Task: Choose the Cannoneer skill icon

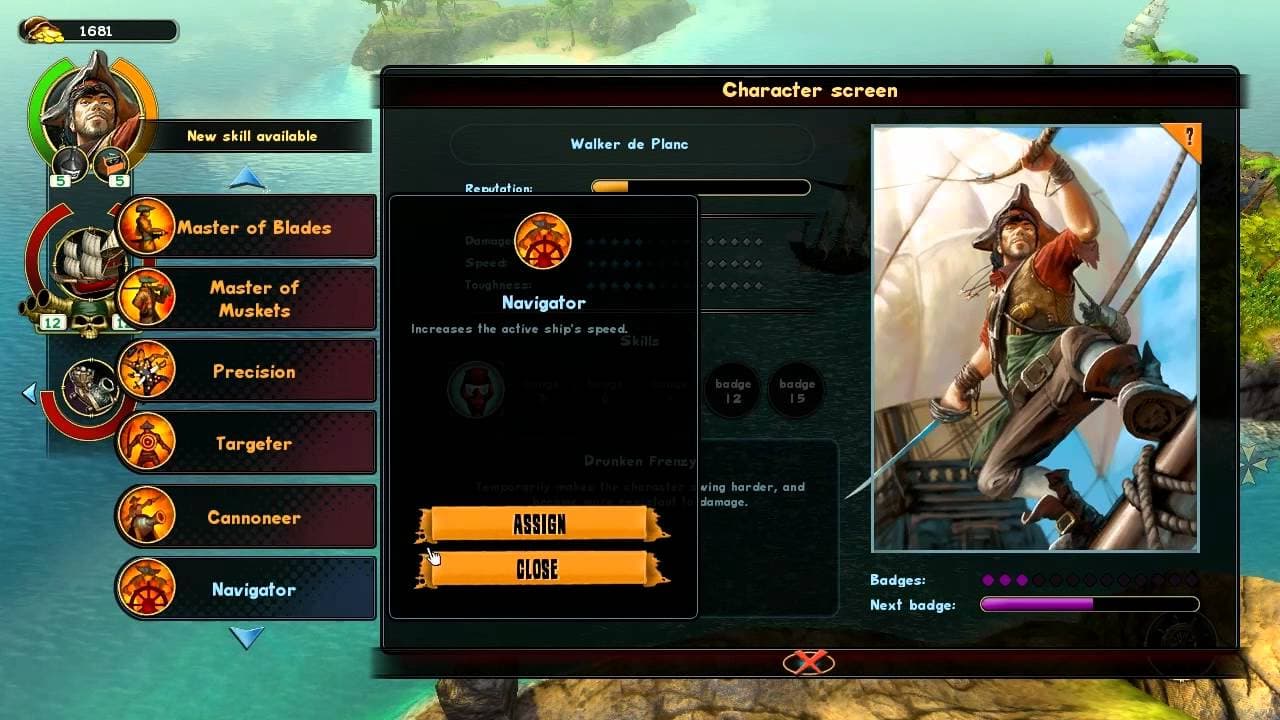Action: 148,516
